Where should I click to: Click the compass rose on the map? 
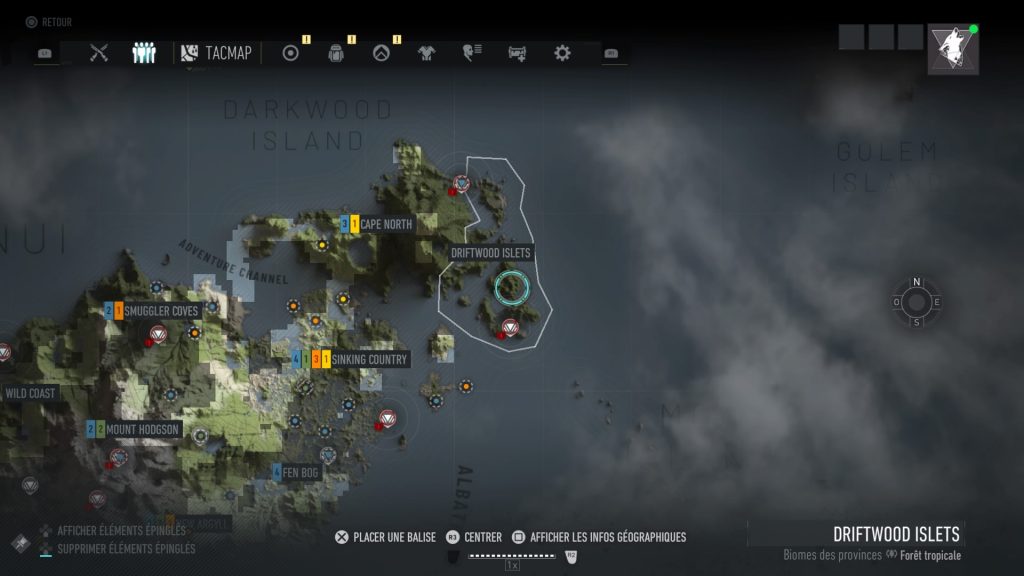click(x=916, y=302)
